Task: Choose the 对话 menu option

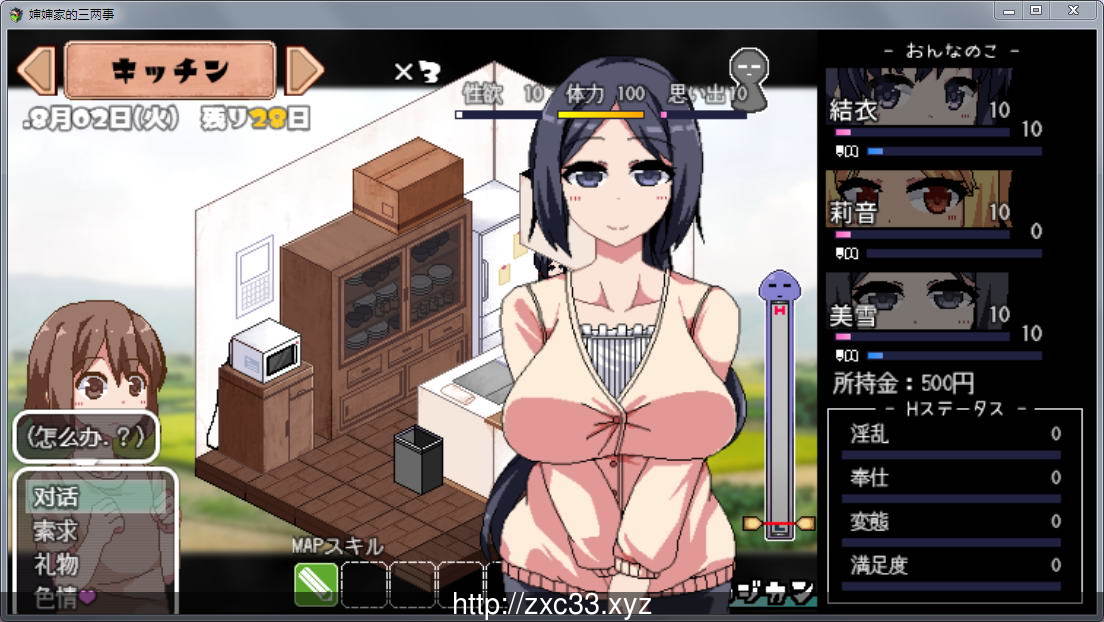Action: [x=56, y=497]
